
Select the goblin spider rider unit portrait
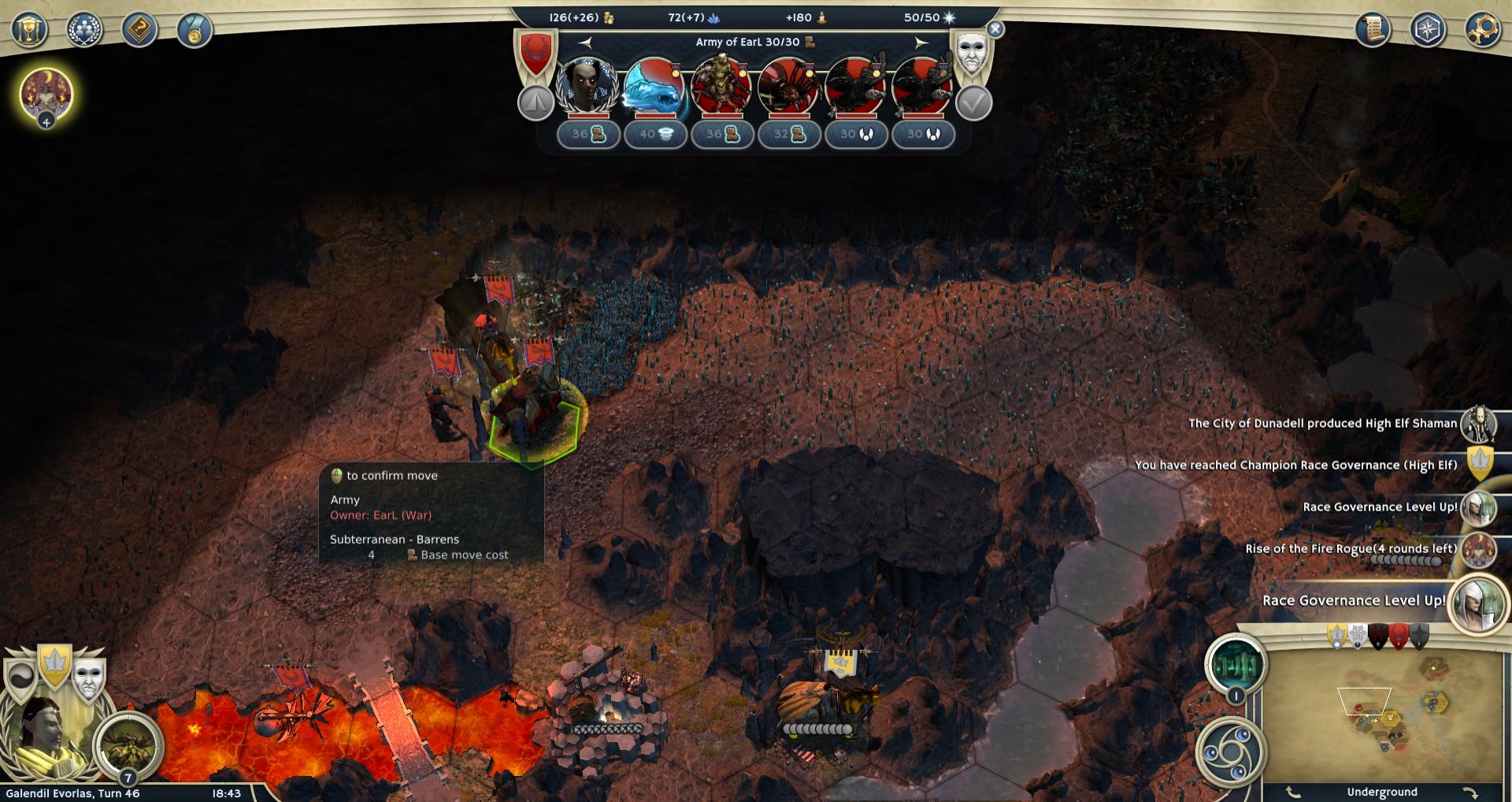tap(787, 86)
